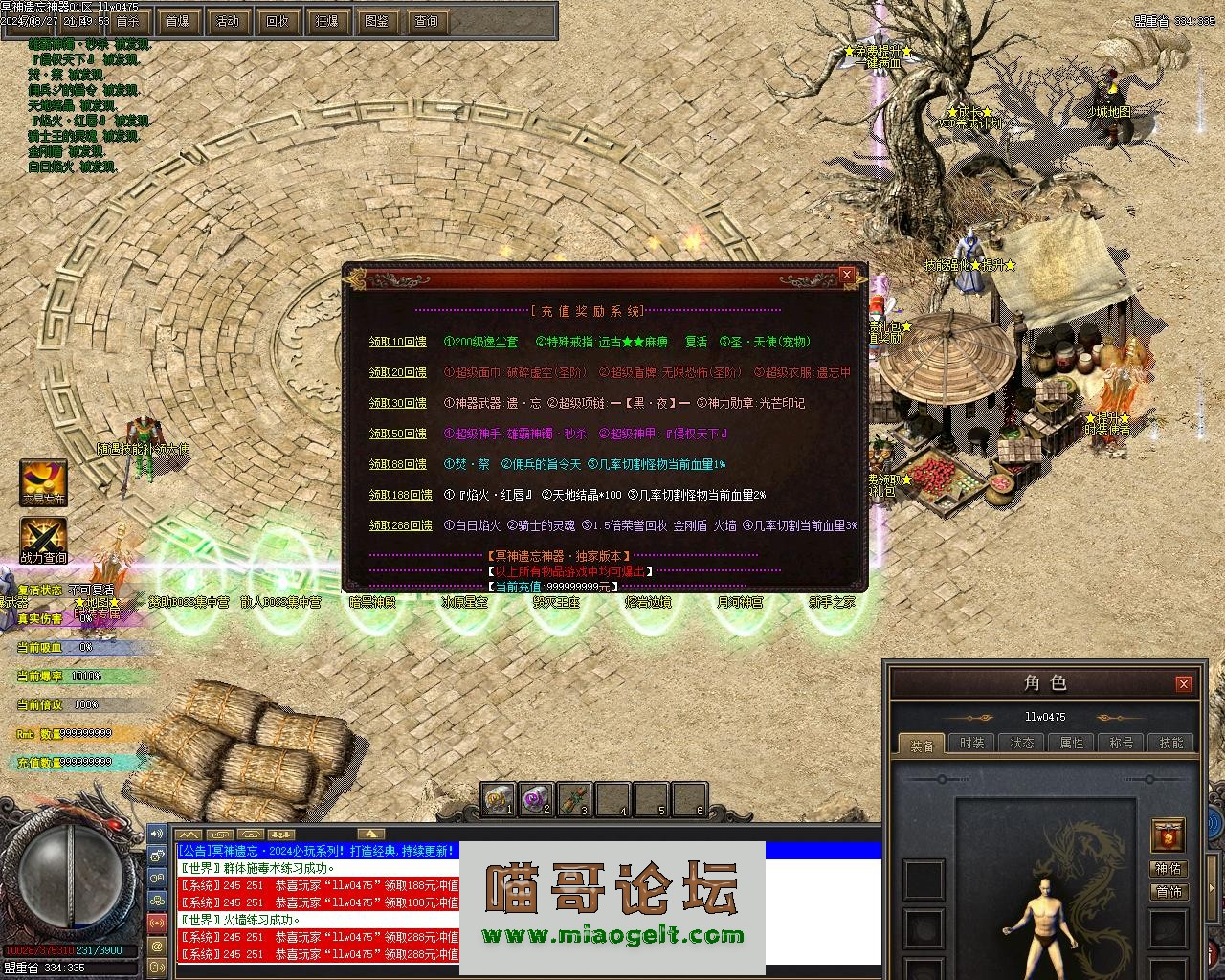Image resolution: width=1225 pixels, height=980 pixels.
Task: Select the purple scroll in hotbar slot 2
Action: [535, 799]
